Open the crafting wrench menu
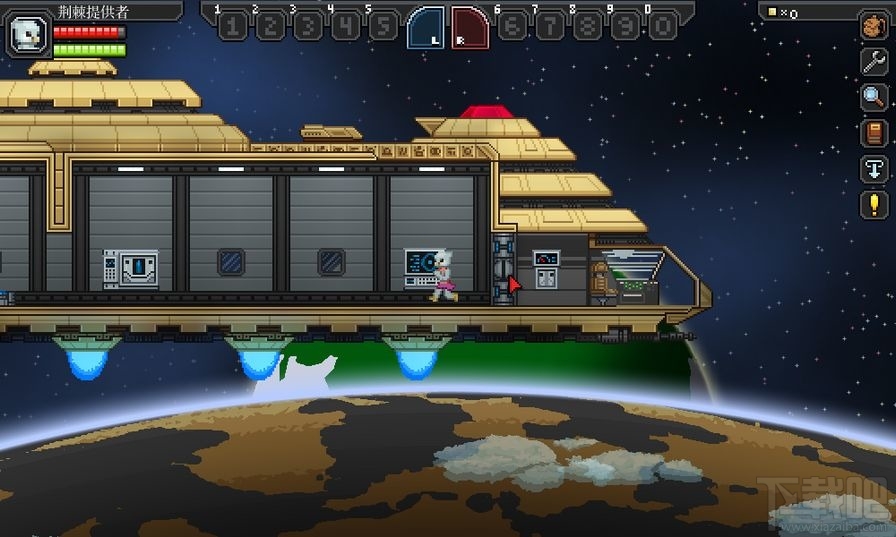This screenshot has height=537, width=896. (874, 62)
